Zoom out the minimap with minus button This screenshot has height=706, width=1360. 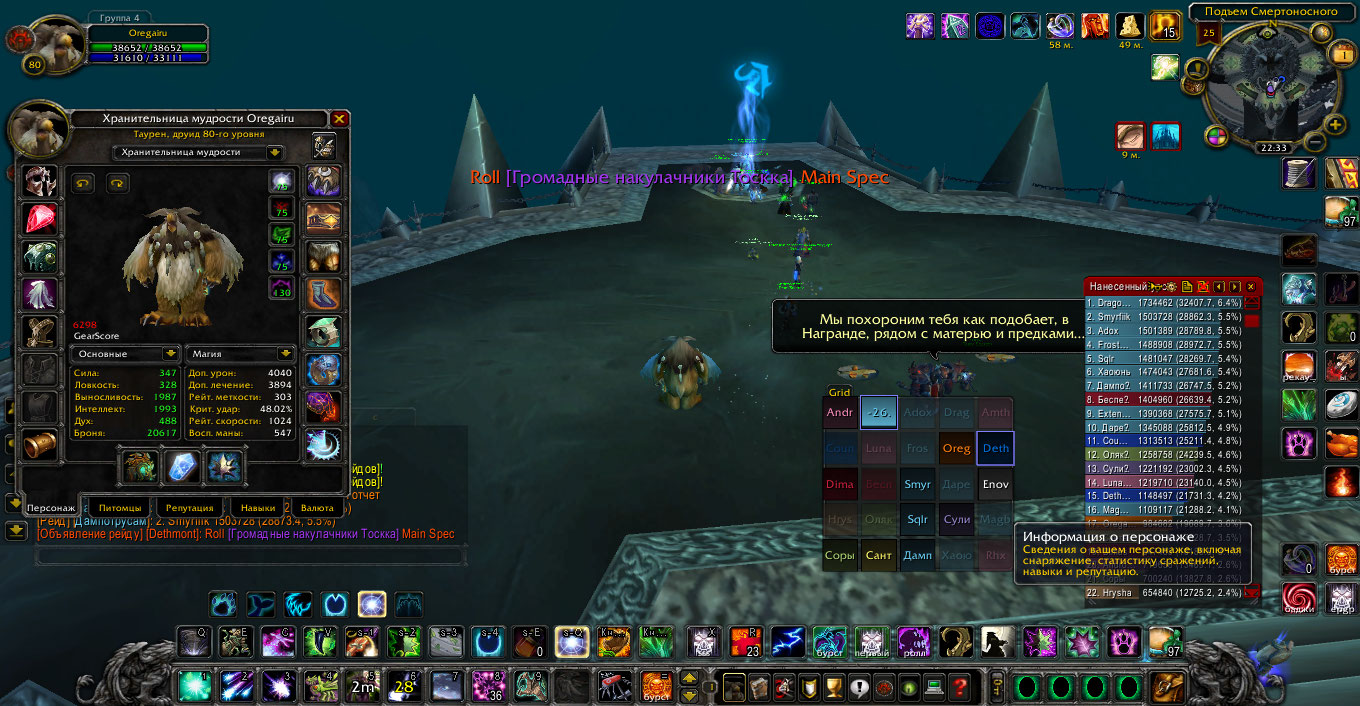pos(1316,143)
